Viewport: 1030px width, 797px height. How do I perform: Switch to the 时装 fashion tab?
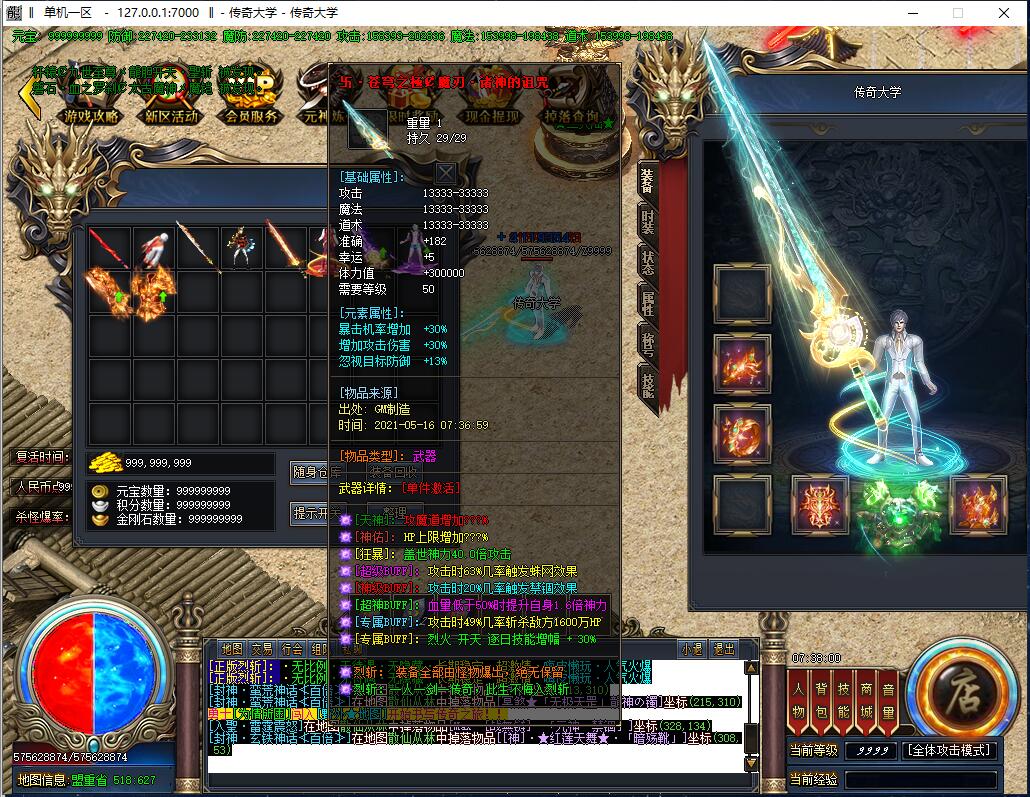(x=647, y=222)
